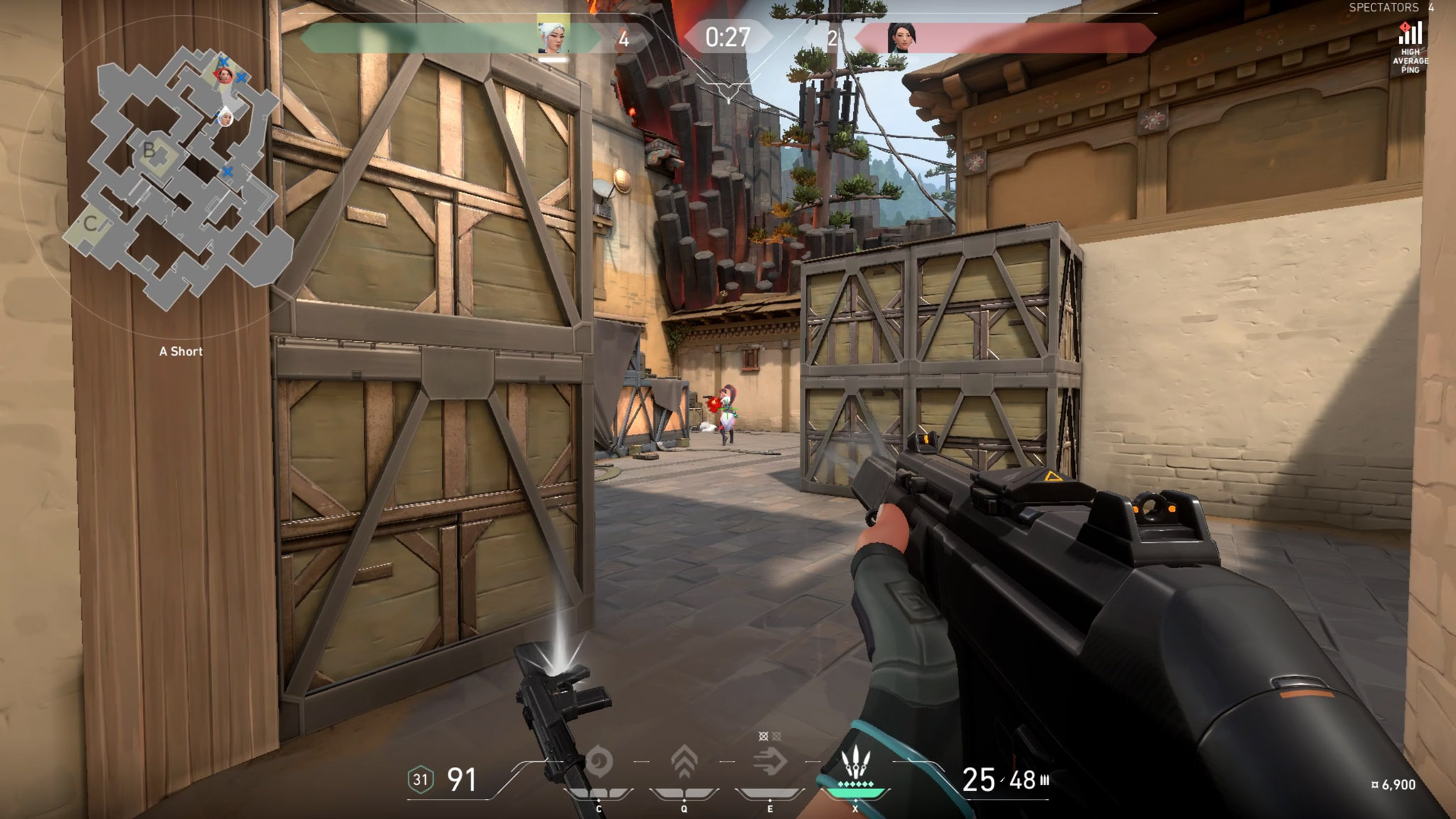
Task: Click the High Average Ping indicator
Action: (1410, 46)
